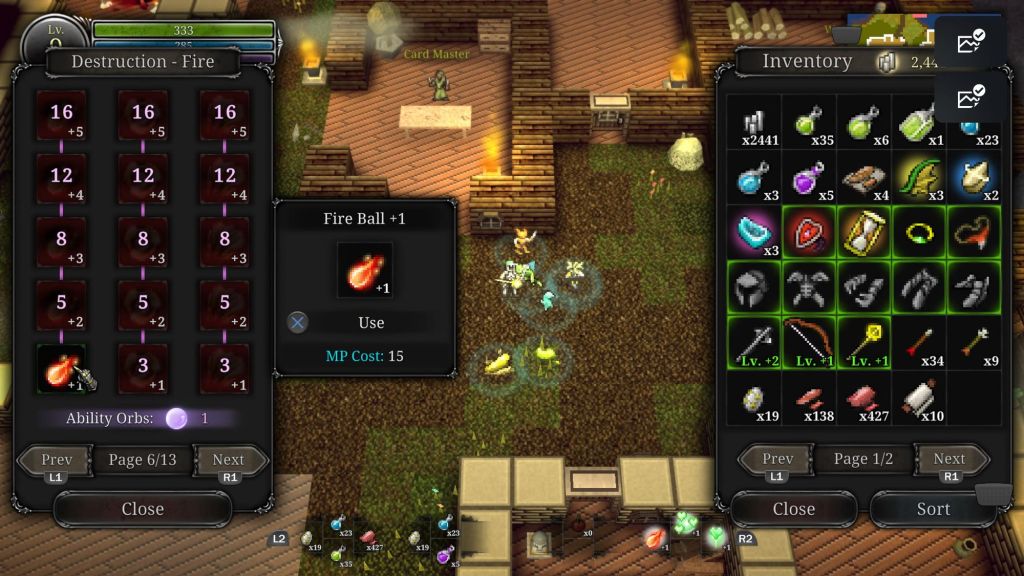
Task: Choose the hourglass item slot
Action: point(863,233)
